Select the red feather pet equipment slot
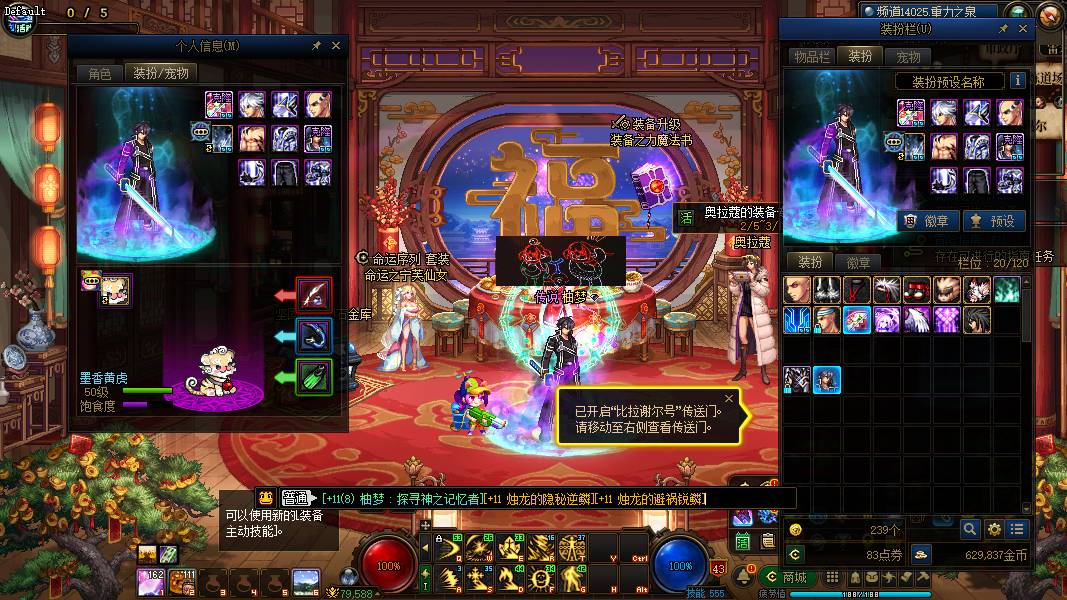Viewport: 1067px width, 600px height. (314, 295)
